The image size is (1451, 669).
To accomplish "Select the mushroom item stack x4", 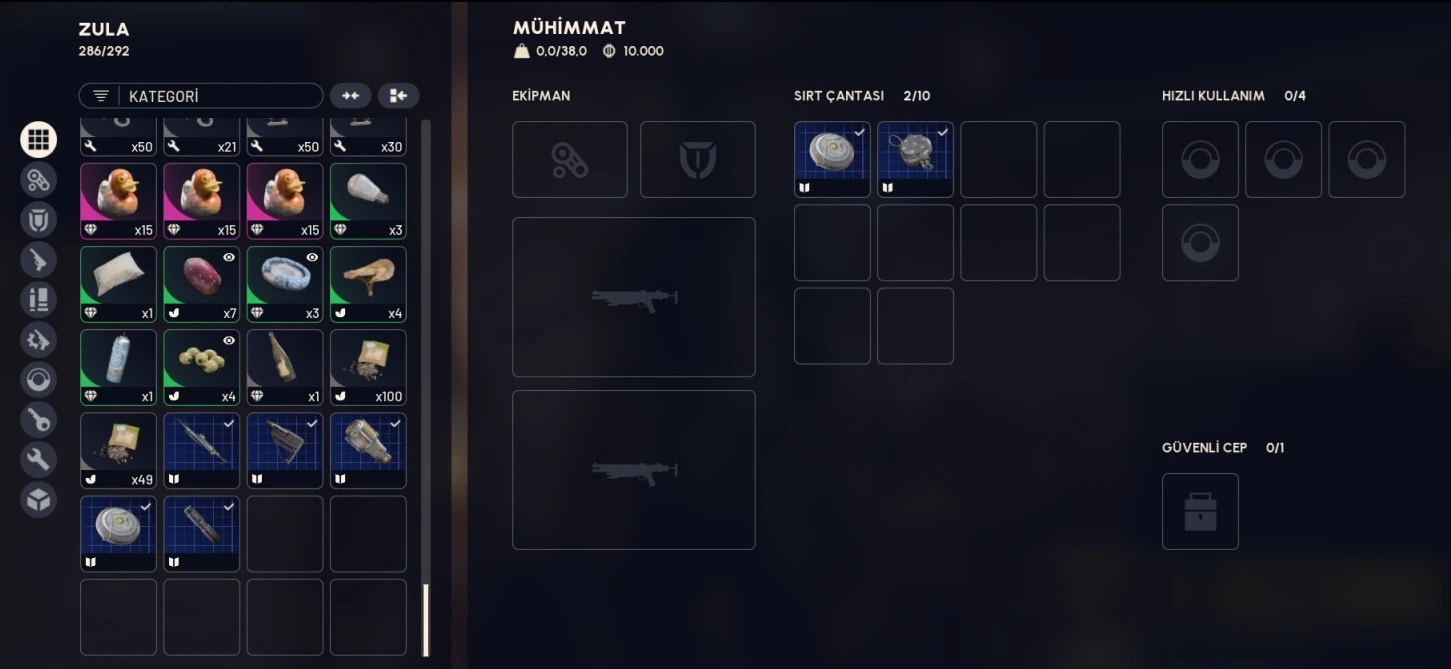I will pyautogui.click(x=368, y=284).
